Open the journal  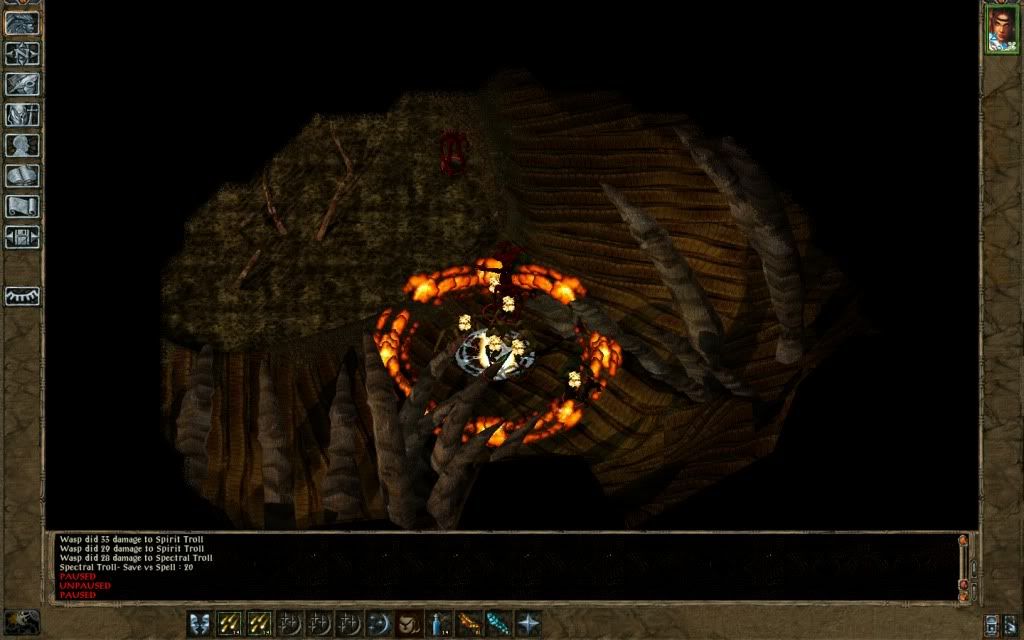coord(22,84)
